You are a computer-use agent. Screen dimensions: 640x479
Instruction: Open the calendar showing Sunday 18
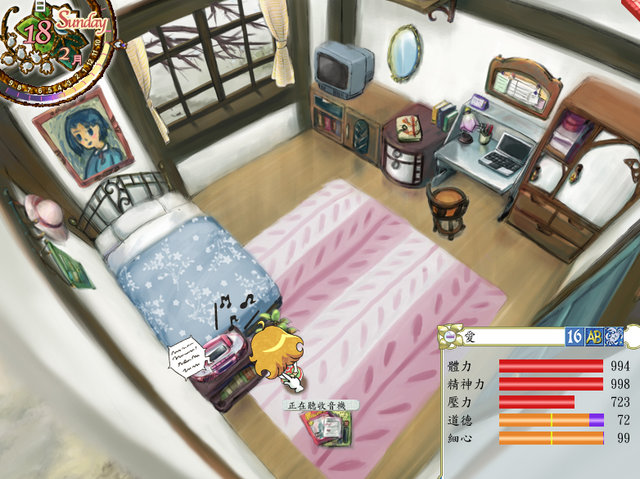(60, 40)
